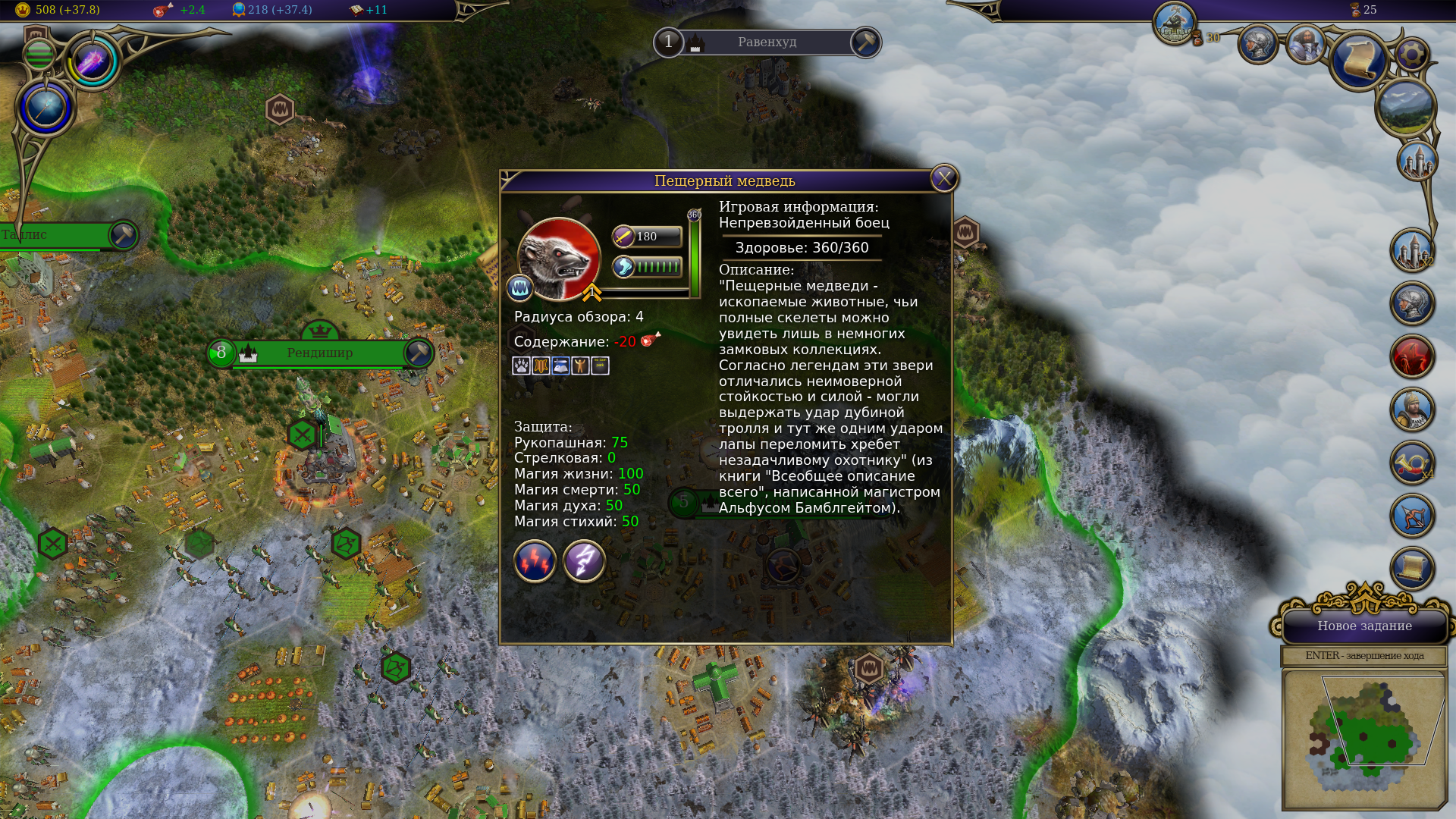Open the orc unit training icon
This screenshot has height=819, width=1456.
click(x=1175, y=23)
